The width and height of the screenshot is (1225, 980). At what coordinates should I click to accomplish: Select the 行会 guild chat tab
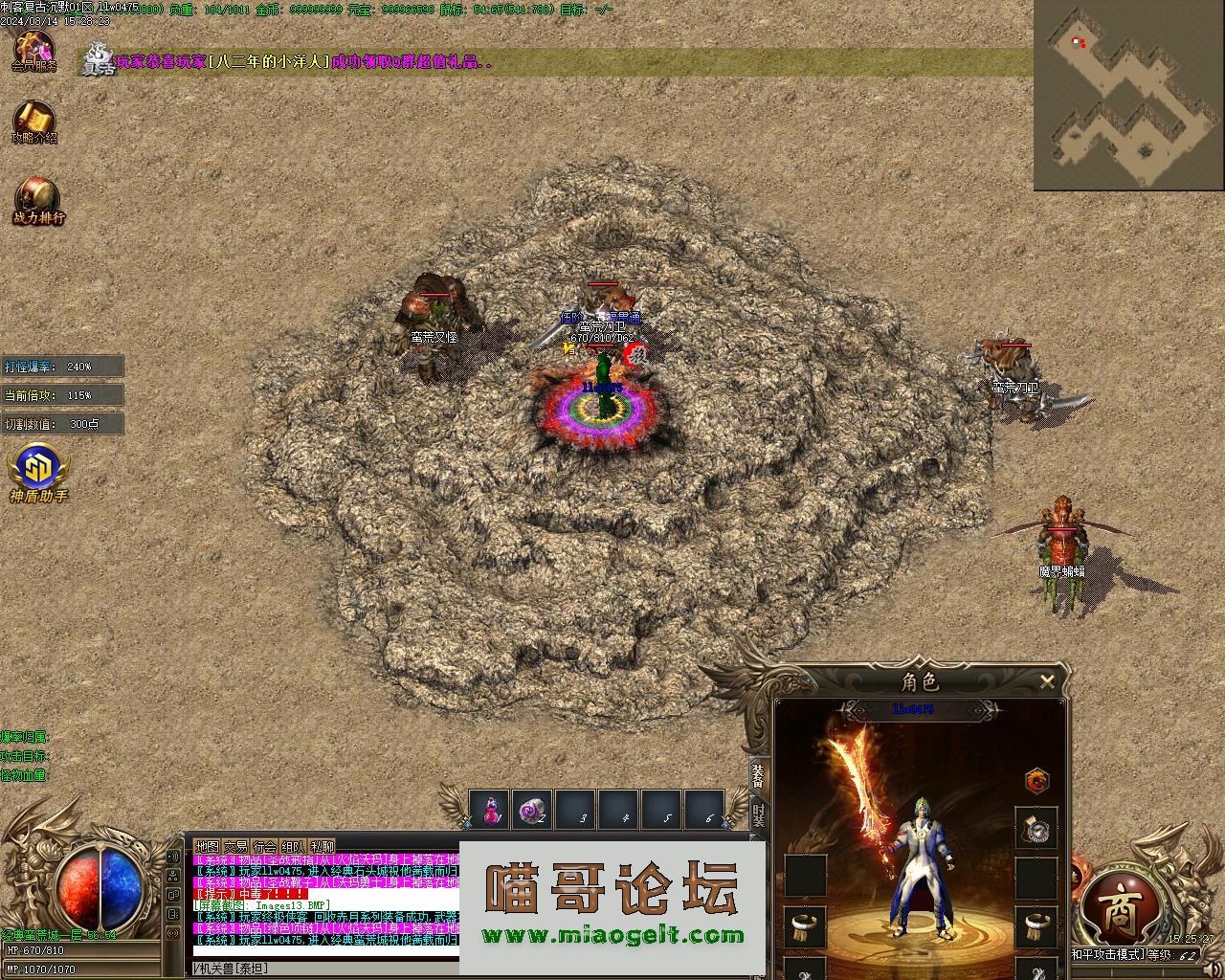pos(264,847)
